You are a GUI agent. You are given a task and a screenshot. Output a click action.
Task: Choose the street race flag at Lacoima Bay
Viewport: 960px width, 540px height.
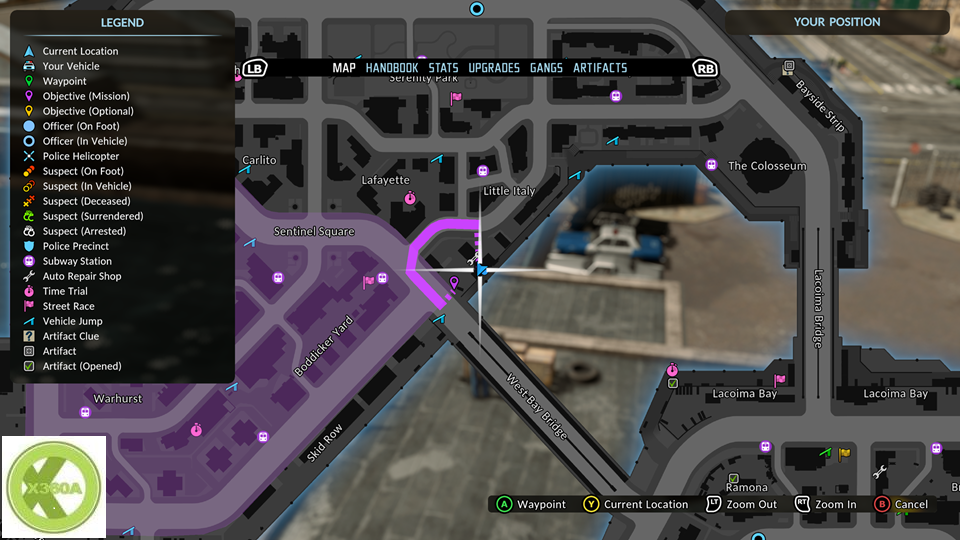(780, 380)
